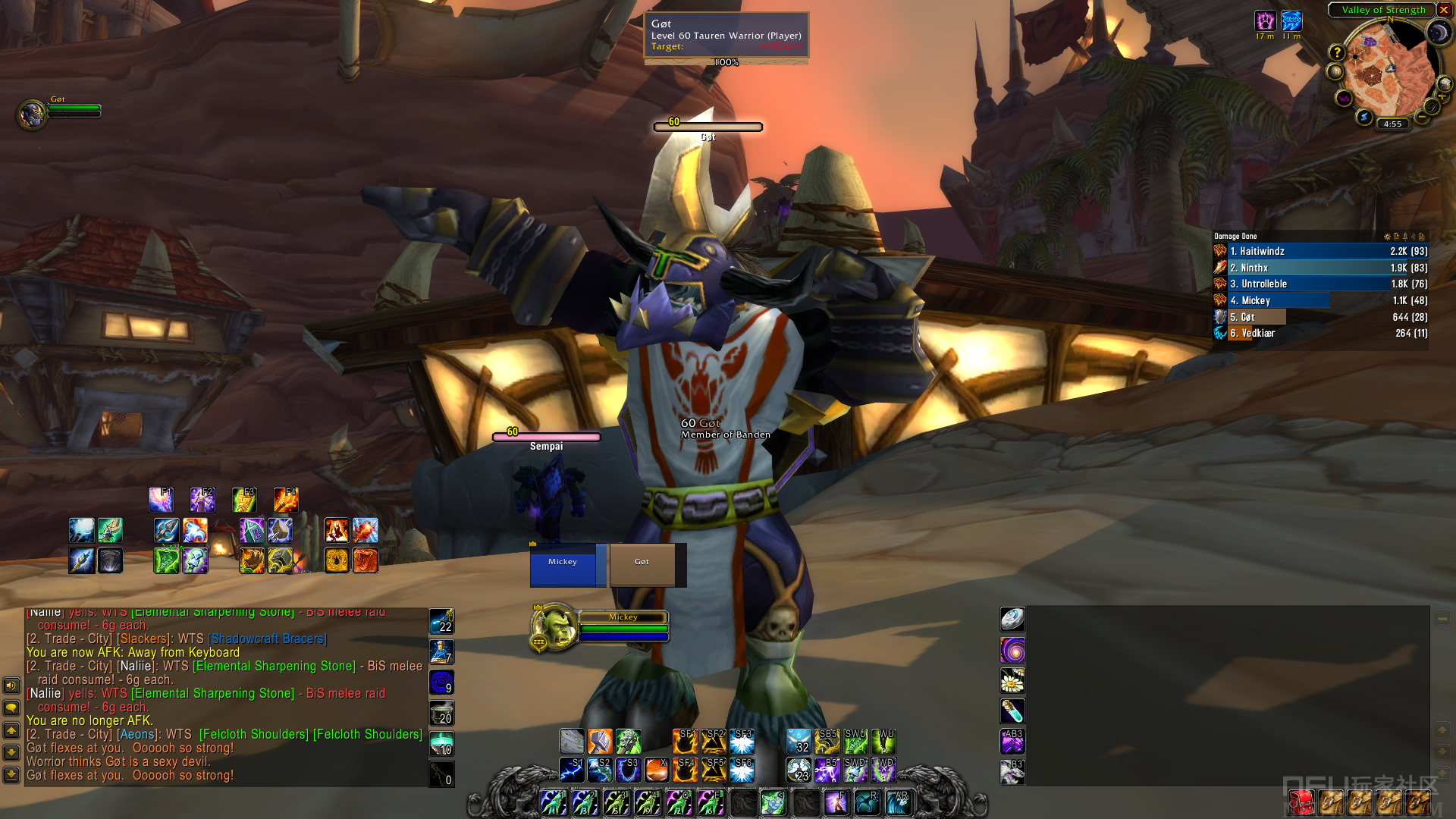
Task: Select Gøt's tan party frame
Action: [x=642, y=565]
